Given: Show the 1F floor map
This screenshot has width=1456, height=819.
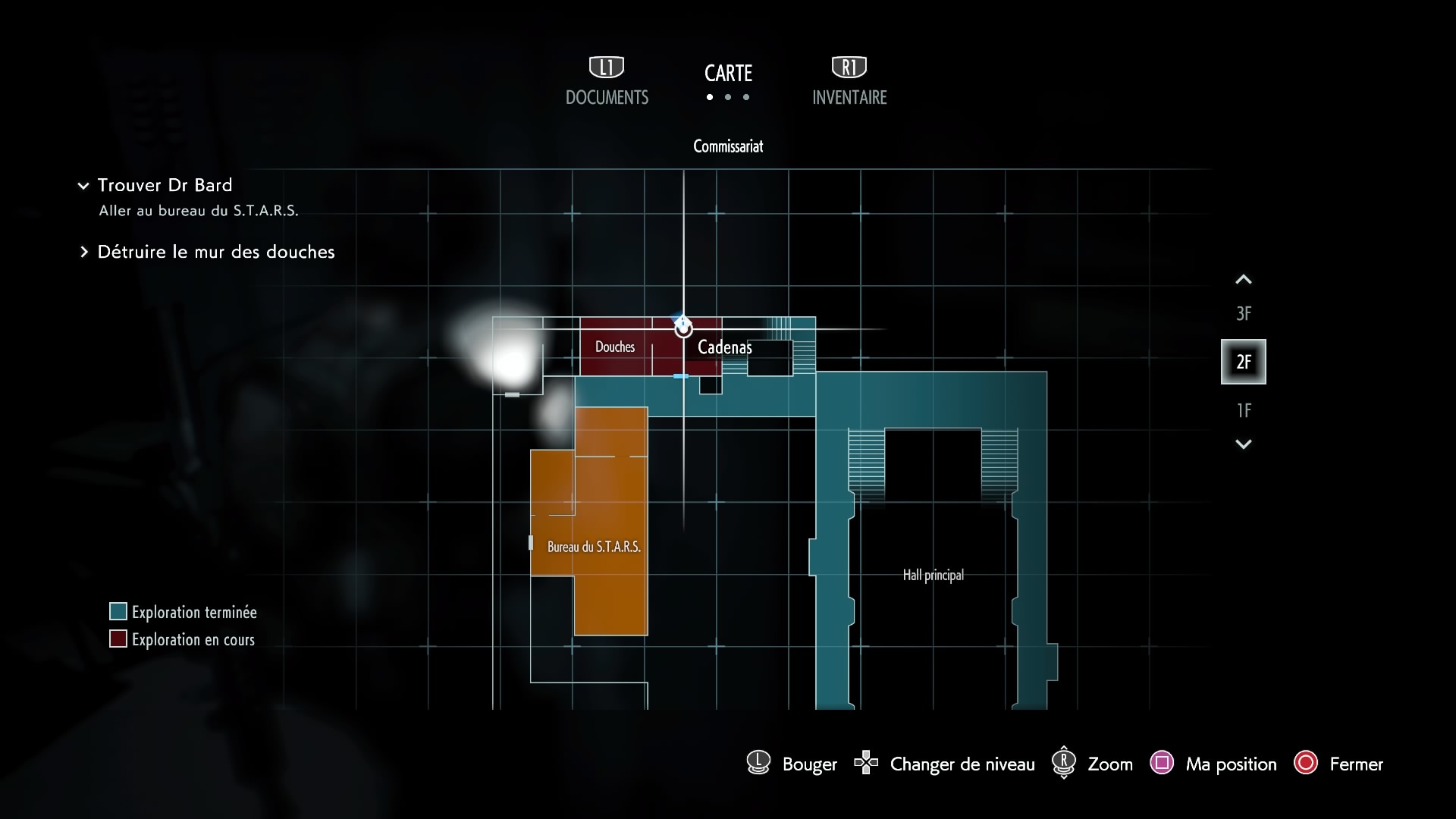Looking at the screenshot, I should [x=1243, y=410].
